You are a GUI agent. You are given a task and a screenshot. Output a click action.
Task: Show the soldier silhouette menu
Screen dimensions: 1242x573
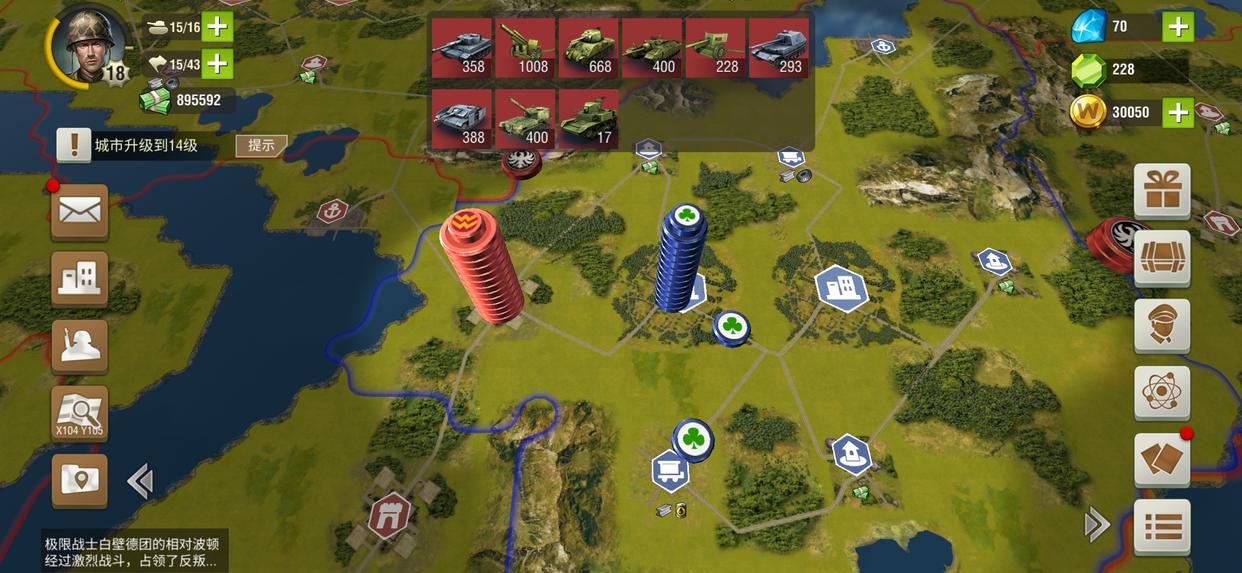pos(80,346)
